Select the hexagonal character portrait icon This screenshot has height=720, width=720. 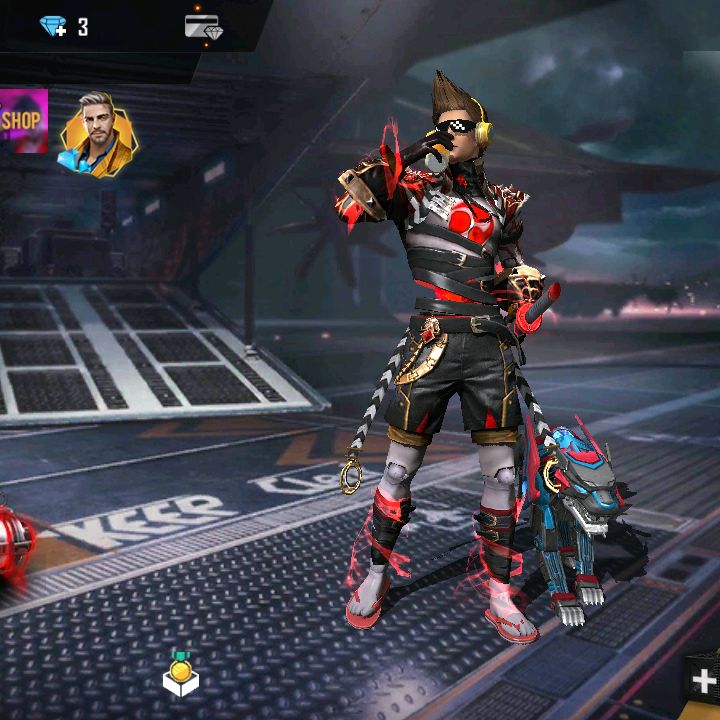click(98, 133)
